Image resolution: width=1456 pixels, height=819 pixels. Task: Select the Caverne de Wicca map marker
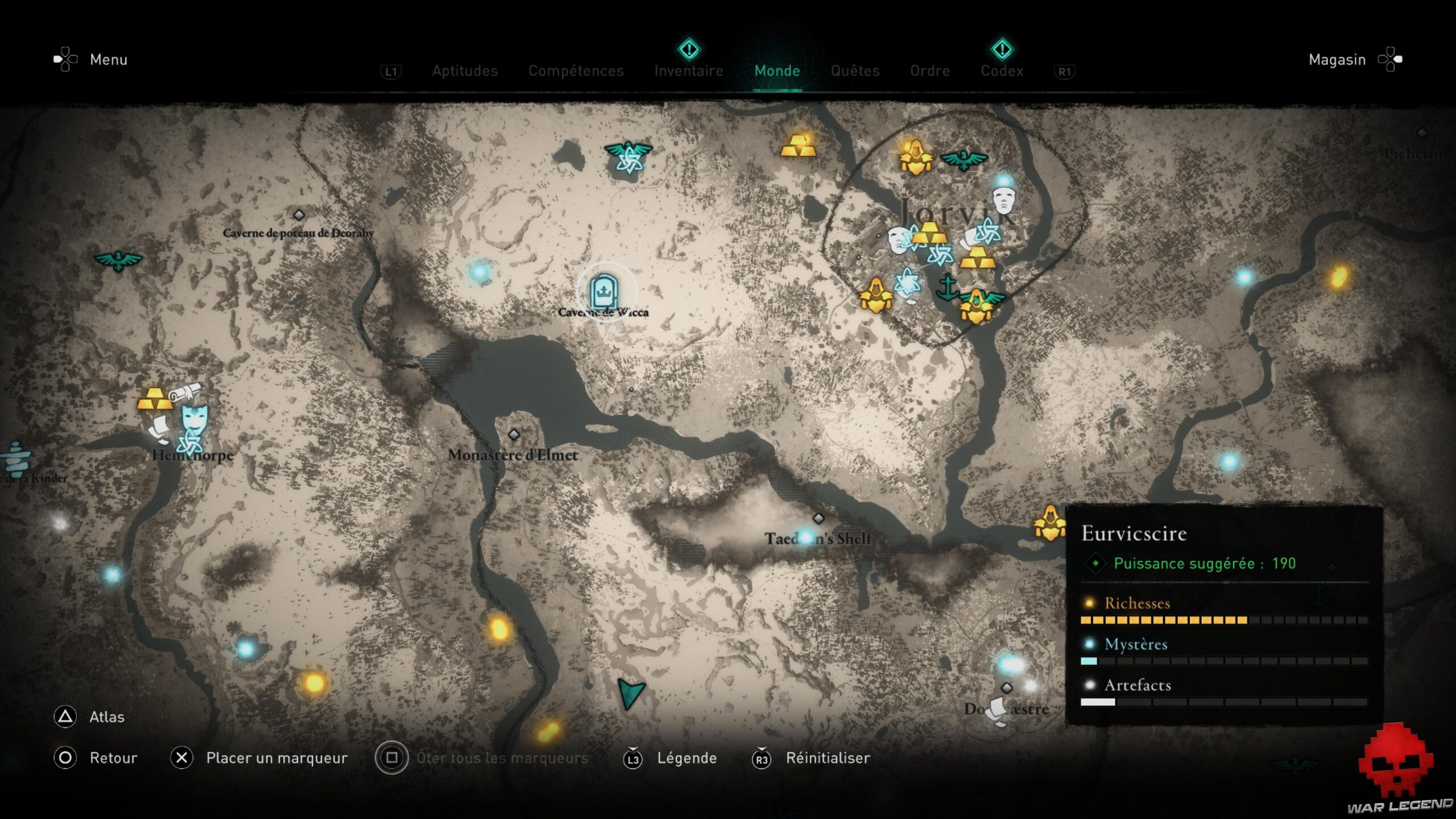pos(603,292)
